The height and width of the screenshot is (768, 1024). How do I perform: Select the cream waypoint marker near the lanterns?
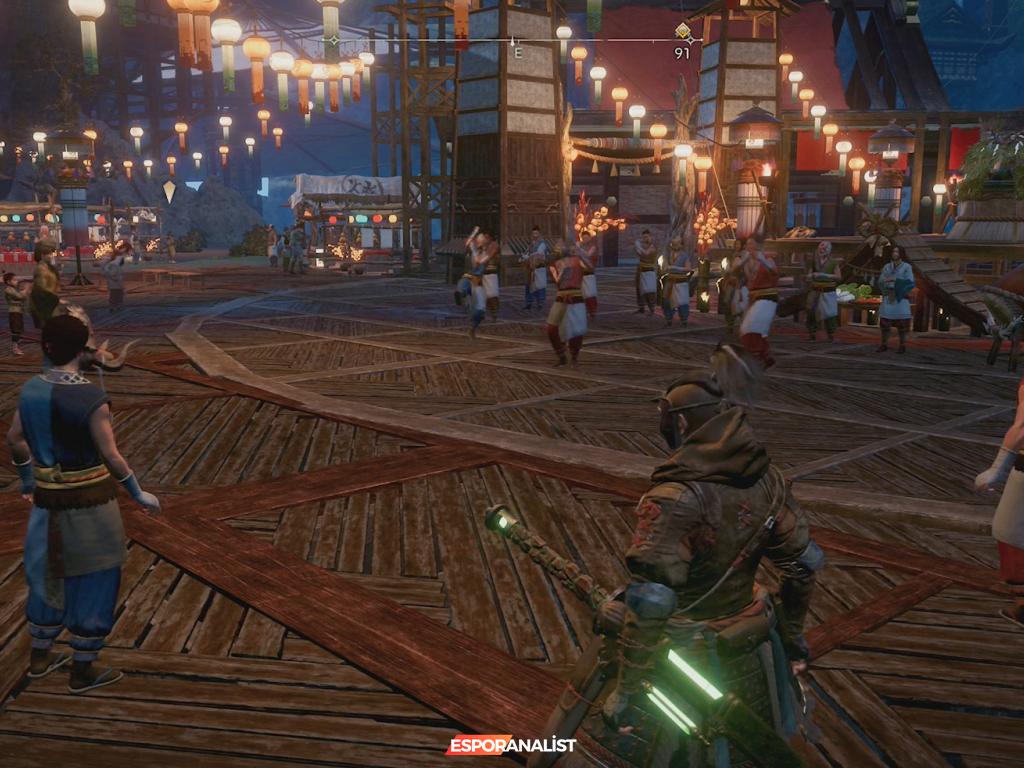click(170, 191)
